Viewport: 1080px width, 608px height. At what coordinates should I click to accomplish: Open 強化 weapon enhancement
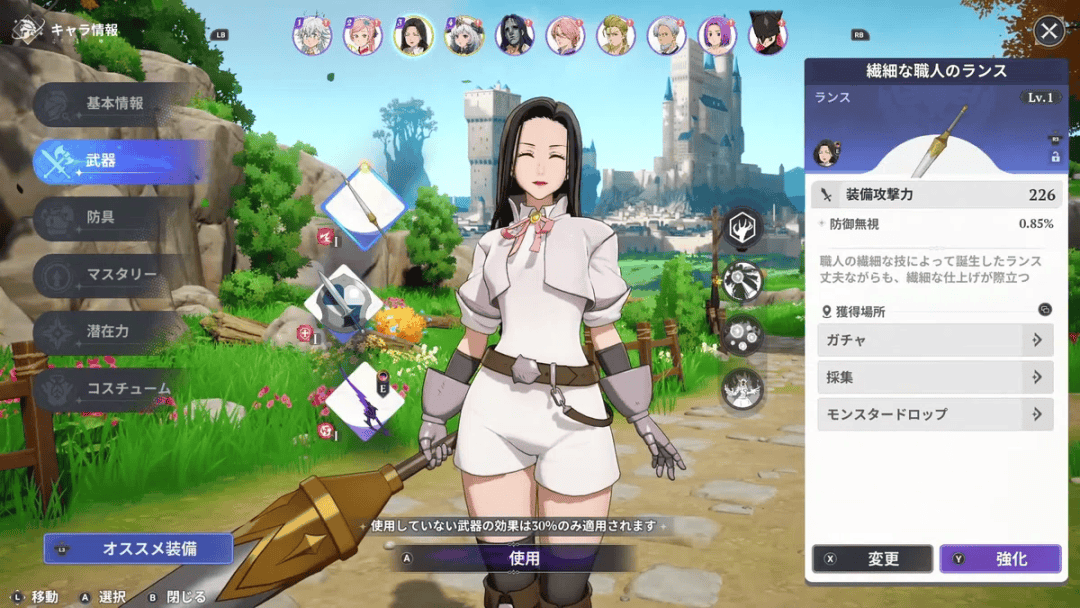point(1000,559)
